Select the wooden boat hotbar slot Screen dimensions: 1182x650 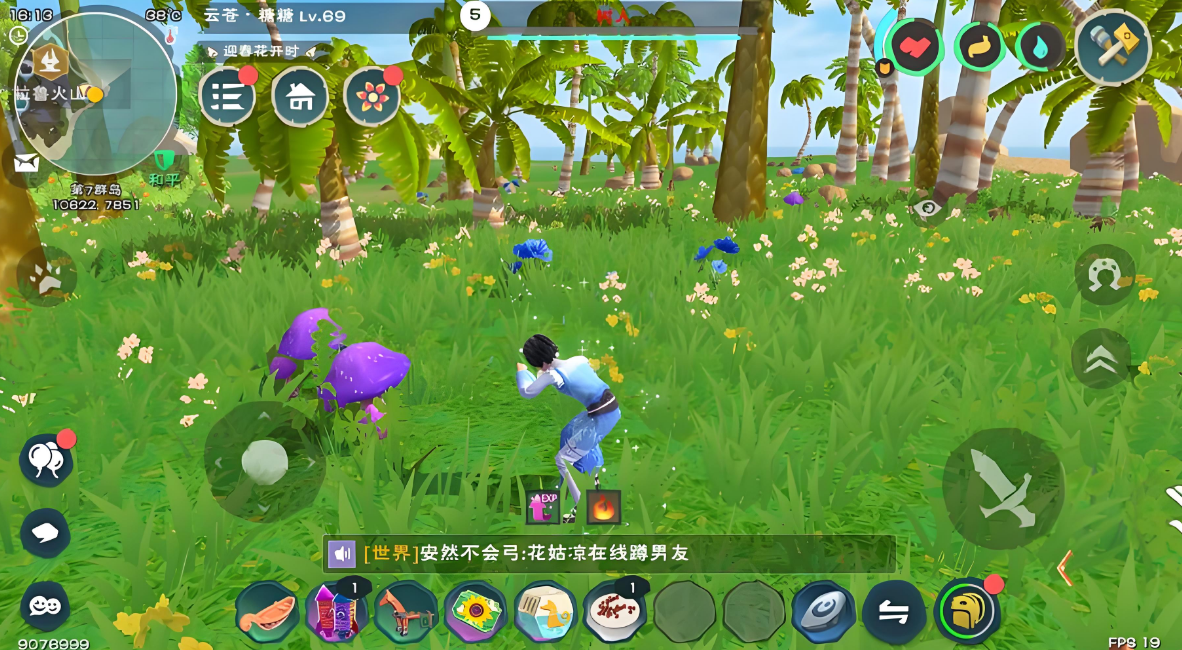[267, 611]
